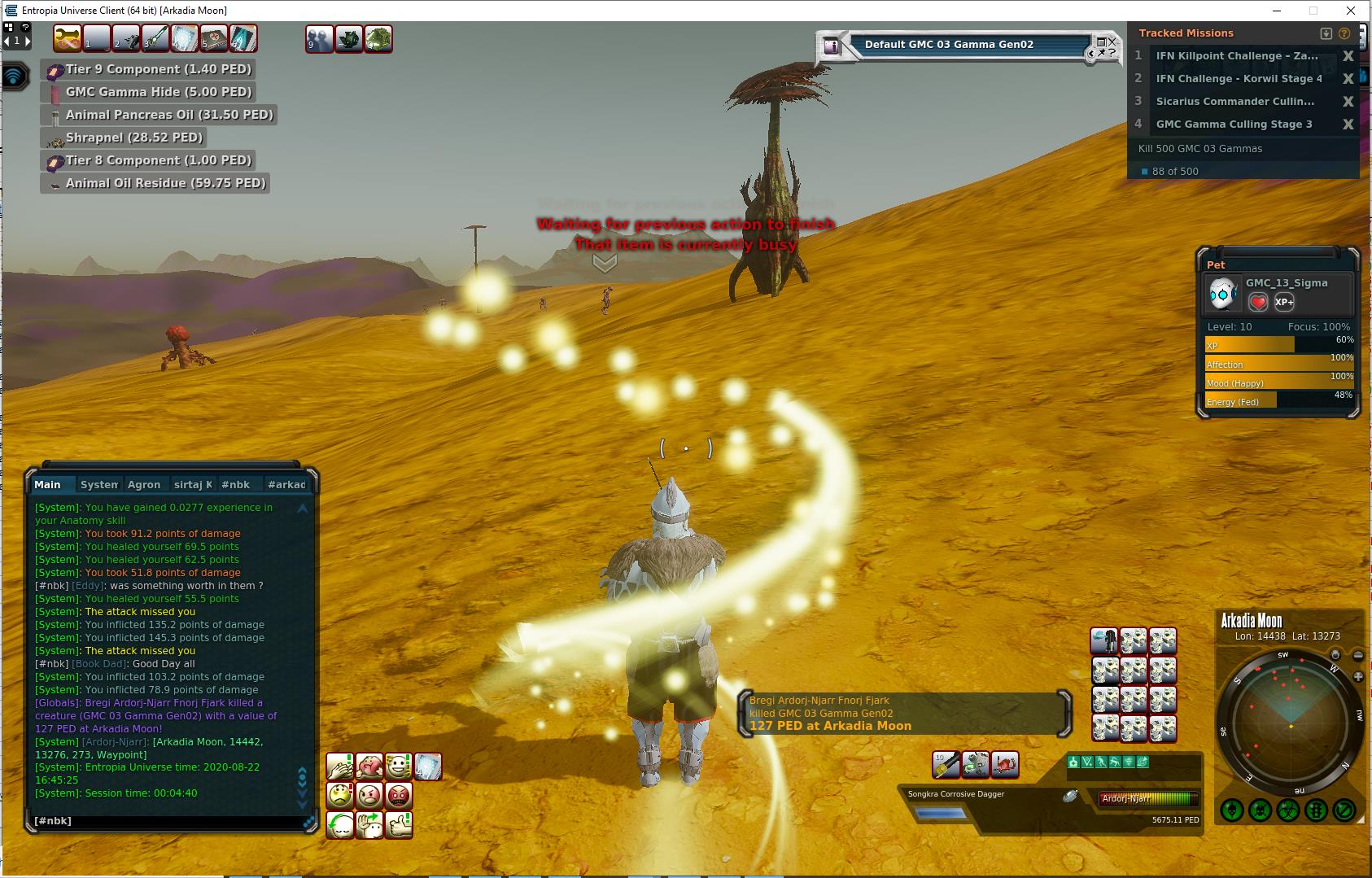Perform the clapping hands emote
Viewport: 1372px width, 878px height.
(340, 767)
